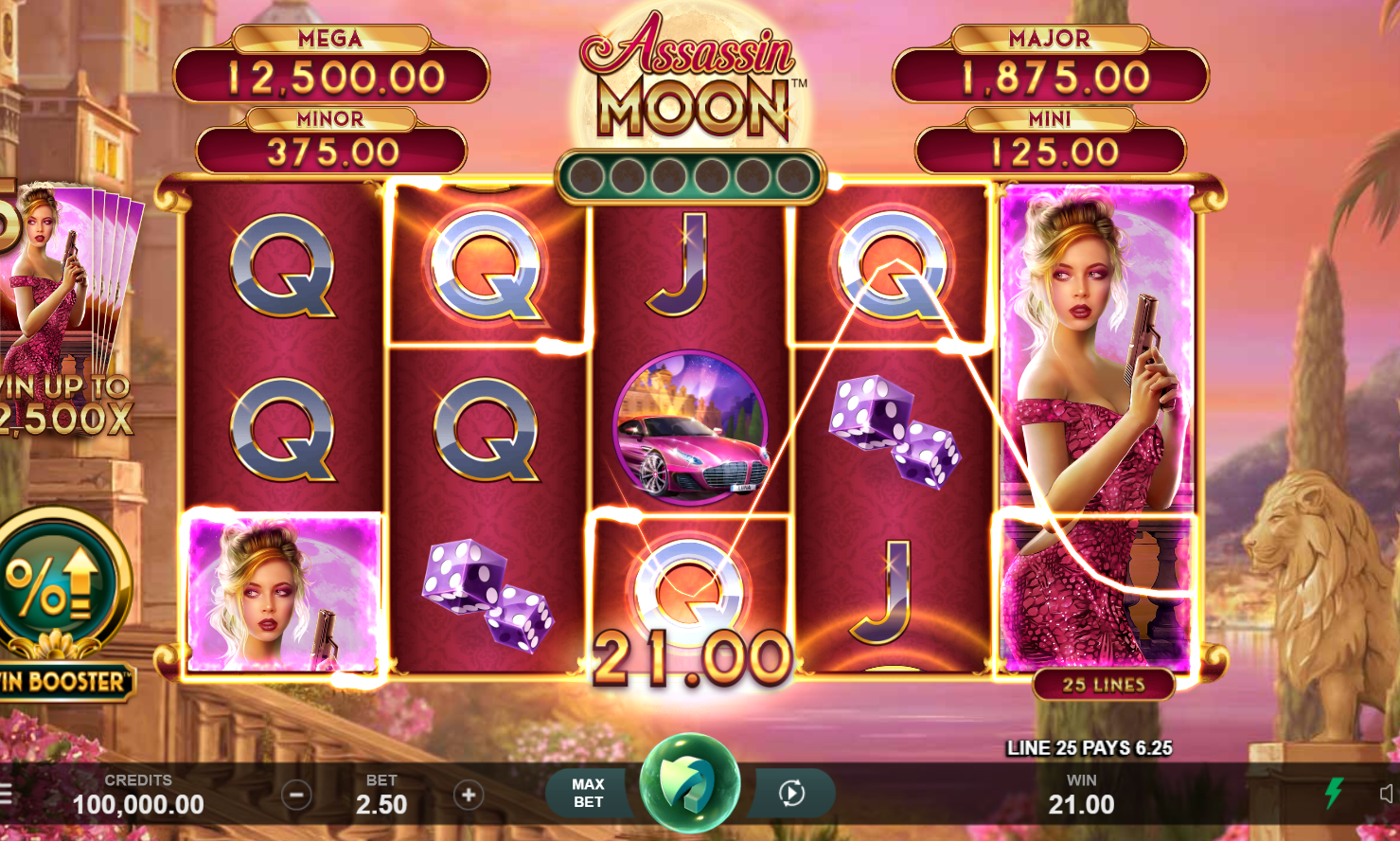Click the moon meter progress dots
1400x841 pixels.
click(690, 175)
